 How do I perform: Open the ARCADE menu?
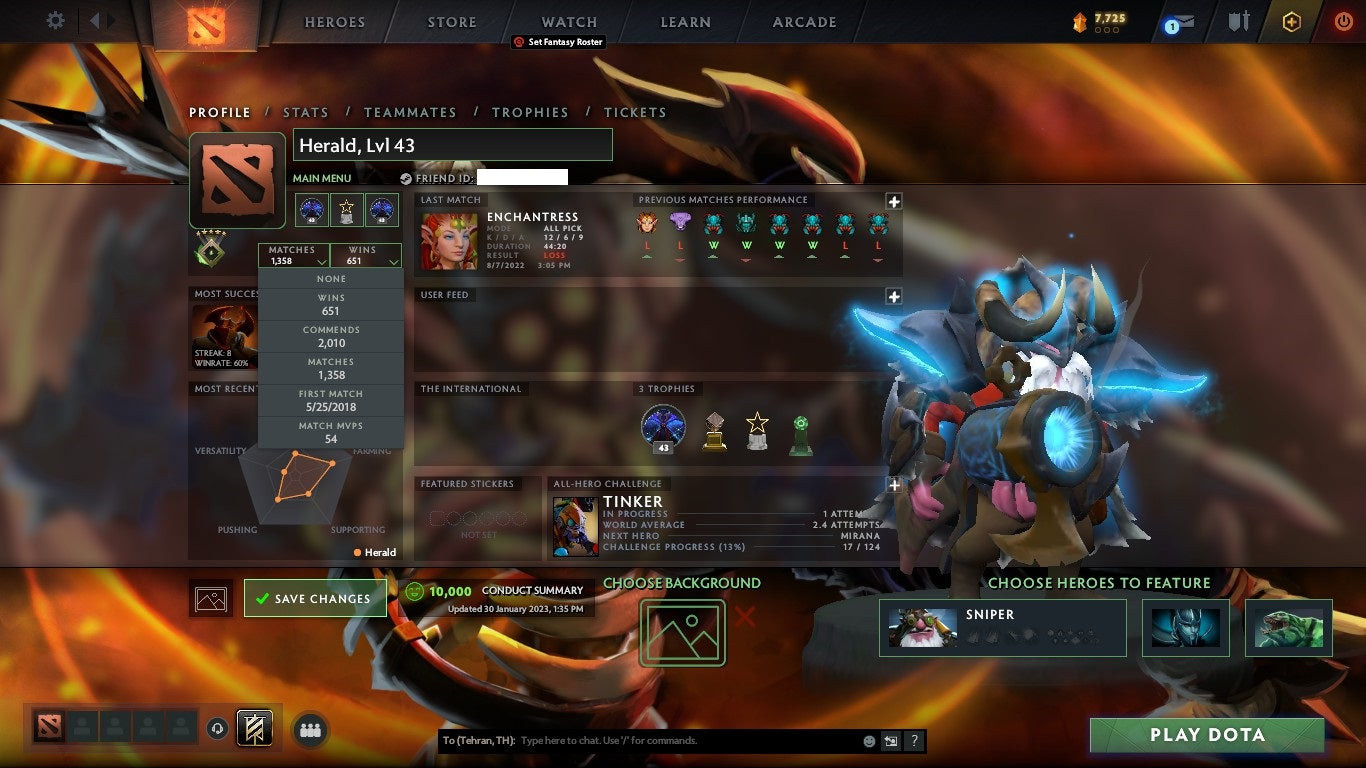[x=803, y=22]
